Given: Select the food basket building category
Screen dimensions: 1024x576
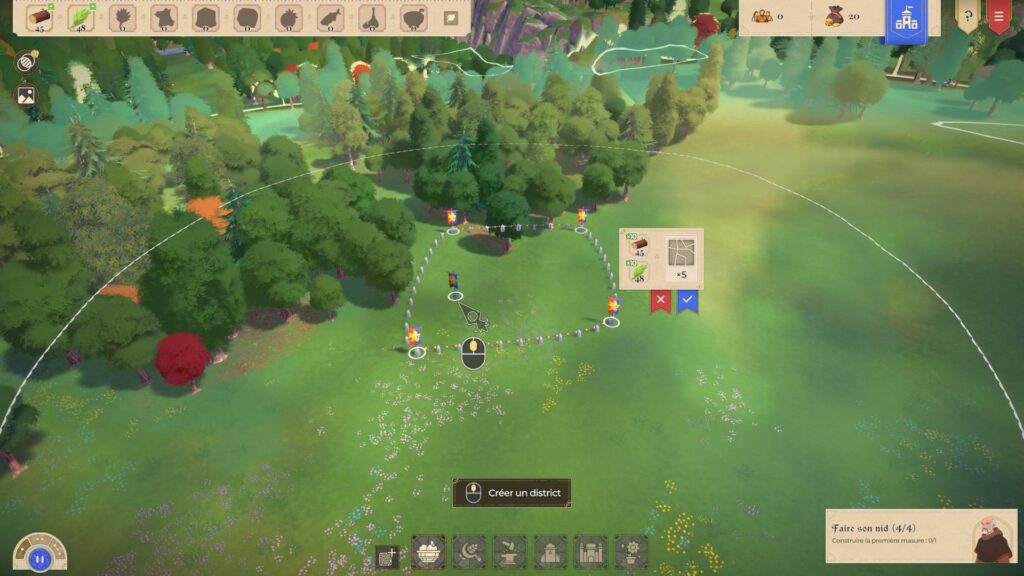Looking at the screenshot, I should (x=428, y=551).
